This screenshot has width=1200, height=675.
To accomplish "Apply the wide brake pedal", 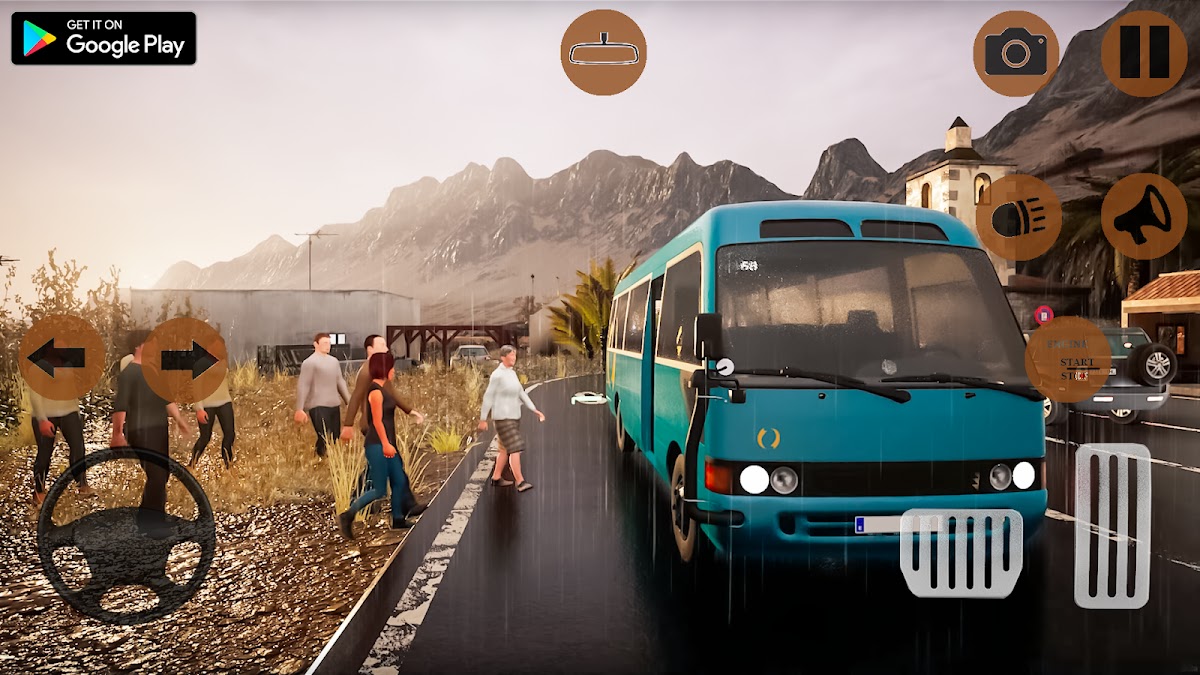I will coord(961,553).
